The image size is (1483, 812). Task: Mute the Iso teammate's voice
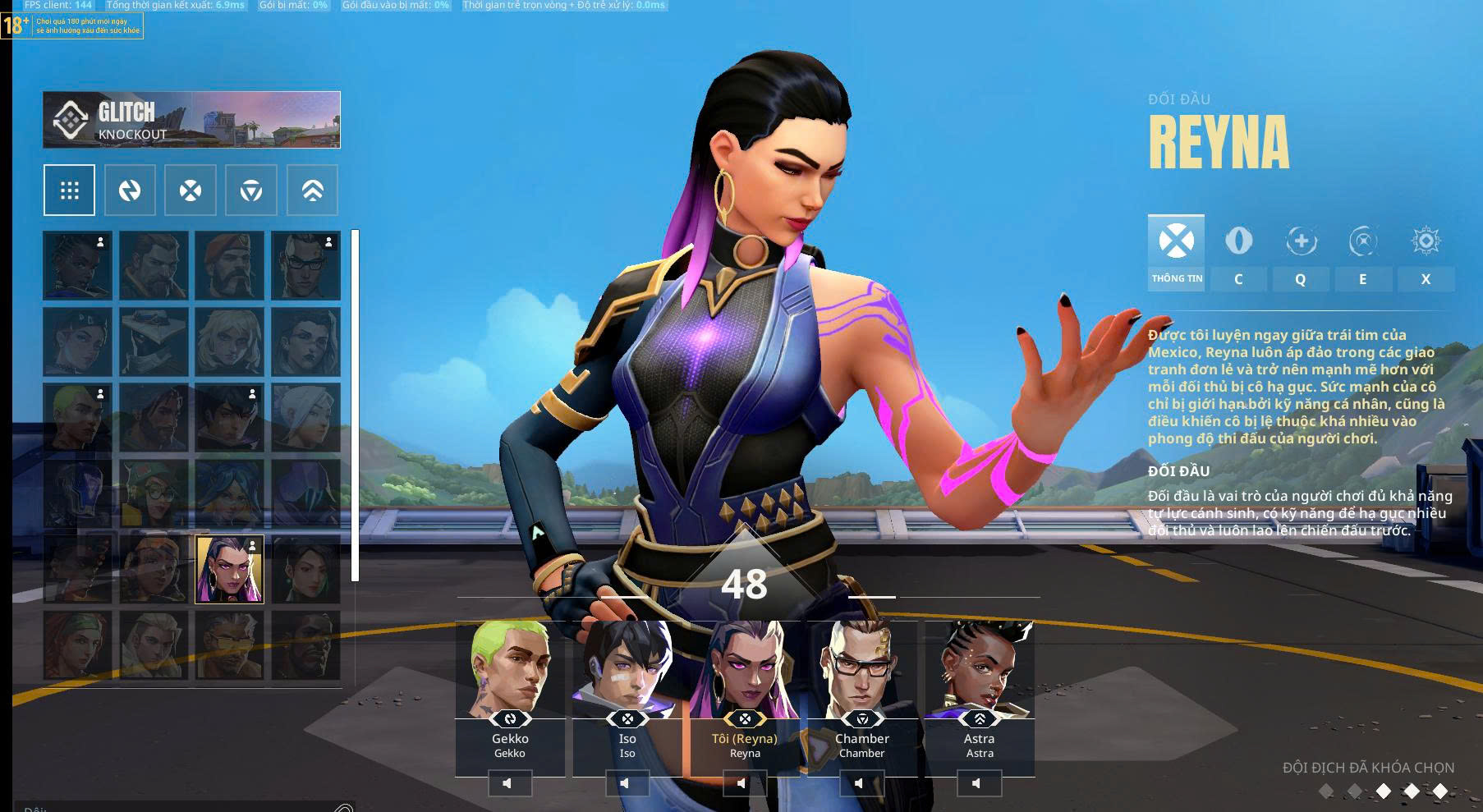pyautogui.click(x=627, y=783)
